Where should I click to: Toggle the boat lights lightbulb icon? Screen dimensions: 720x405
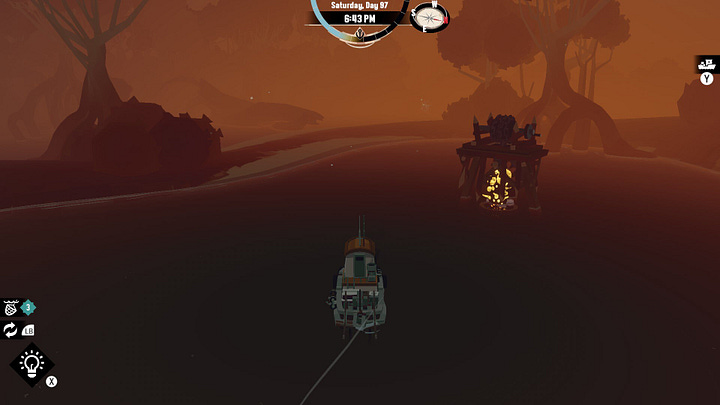click(x=30, y=364)
